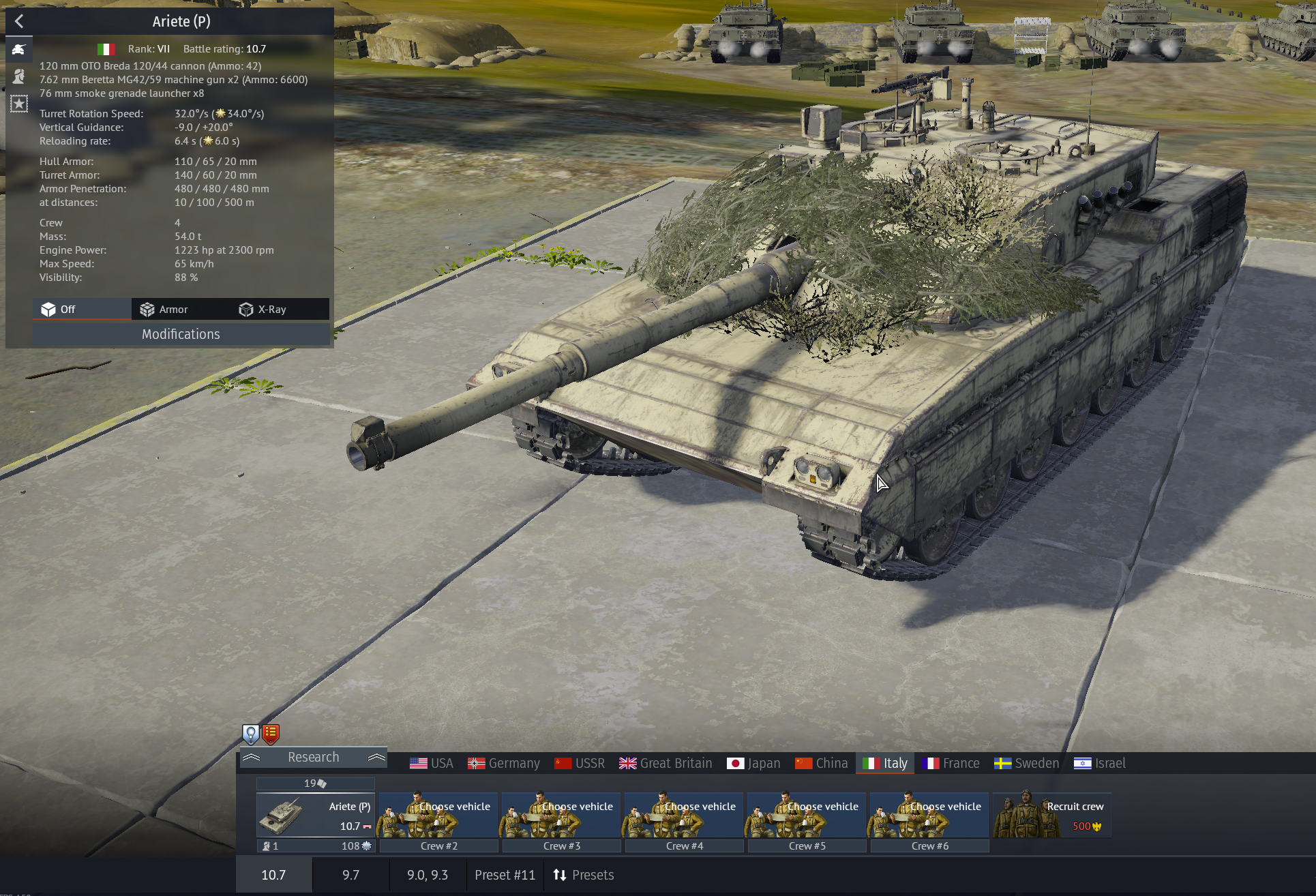Switch to the USA nation tab
This screenshot has width=1316, height=896.
[431, 763]
